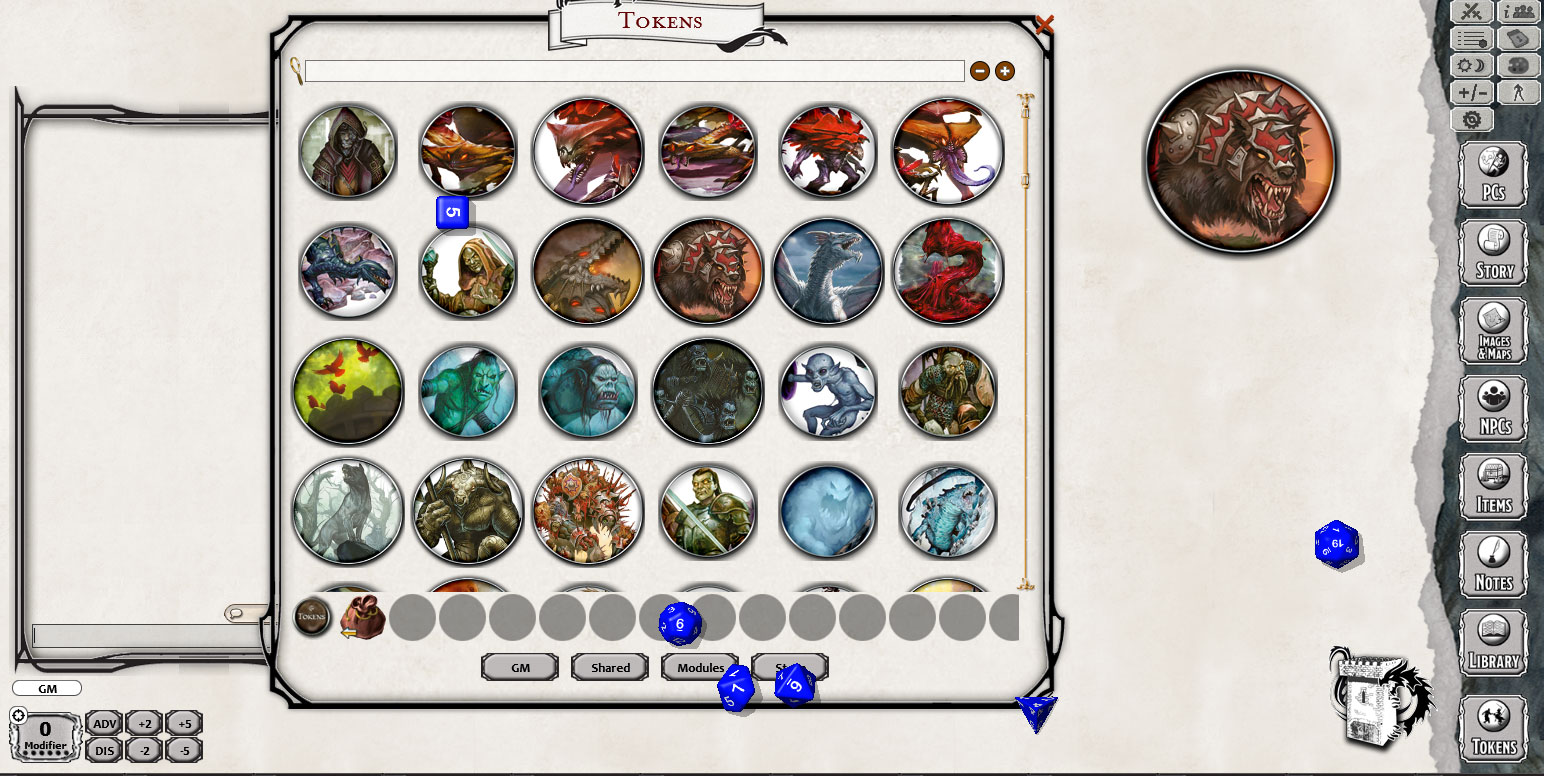The width and height of the screenshot is (1544, 776).
Task: Open the game options gear icon
Action: point(1471,119)
